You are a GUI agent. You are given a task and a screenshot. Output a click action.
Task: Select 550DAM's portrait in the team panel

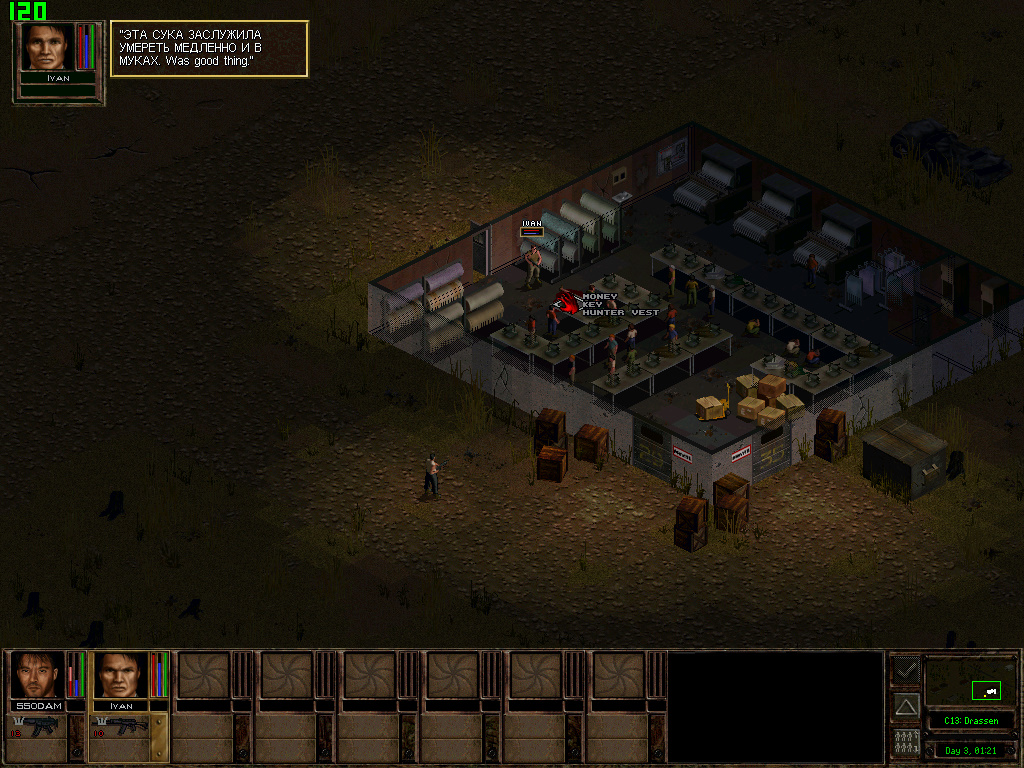tap(37, 675)
